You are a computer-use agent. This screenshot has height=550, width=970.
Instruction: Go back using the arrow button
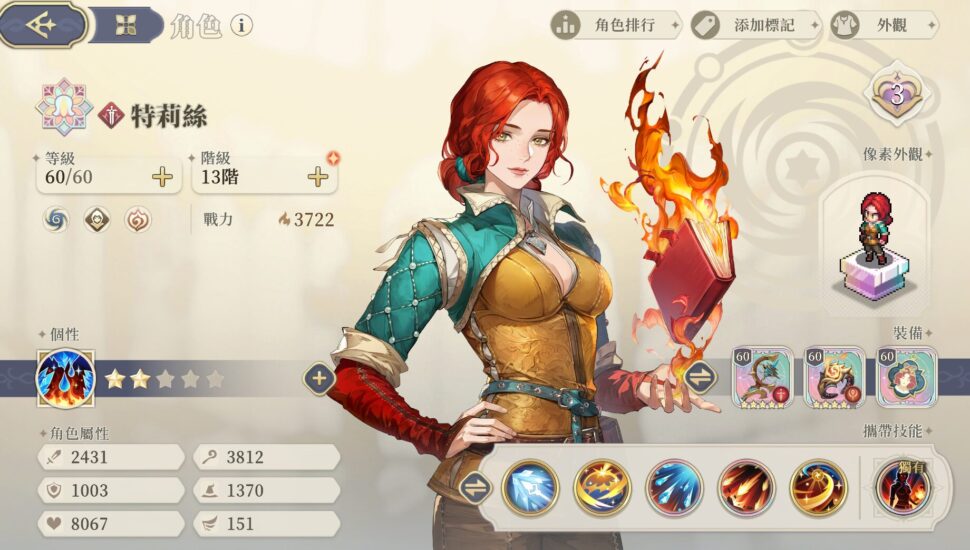pos(42,25)
